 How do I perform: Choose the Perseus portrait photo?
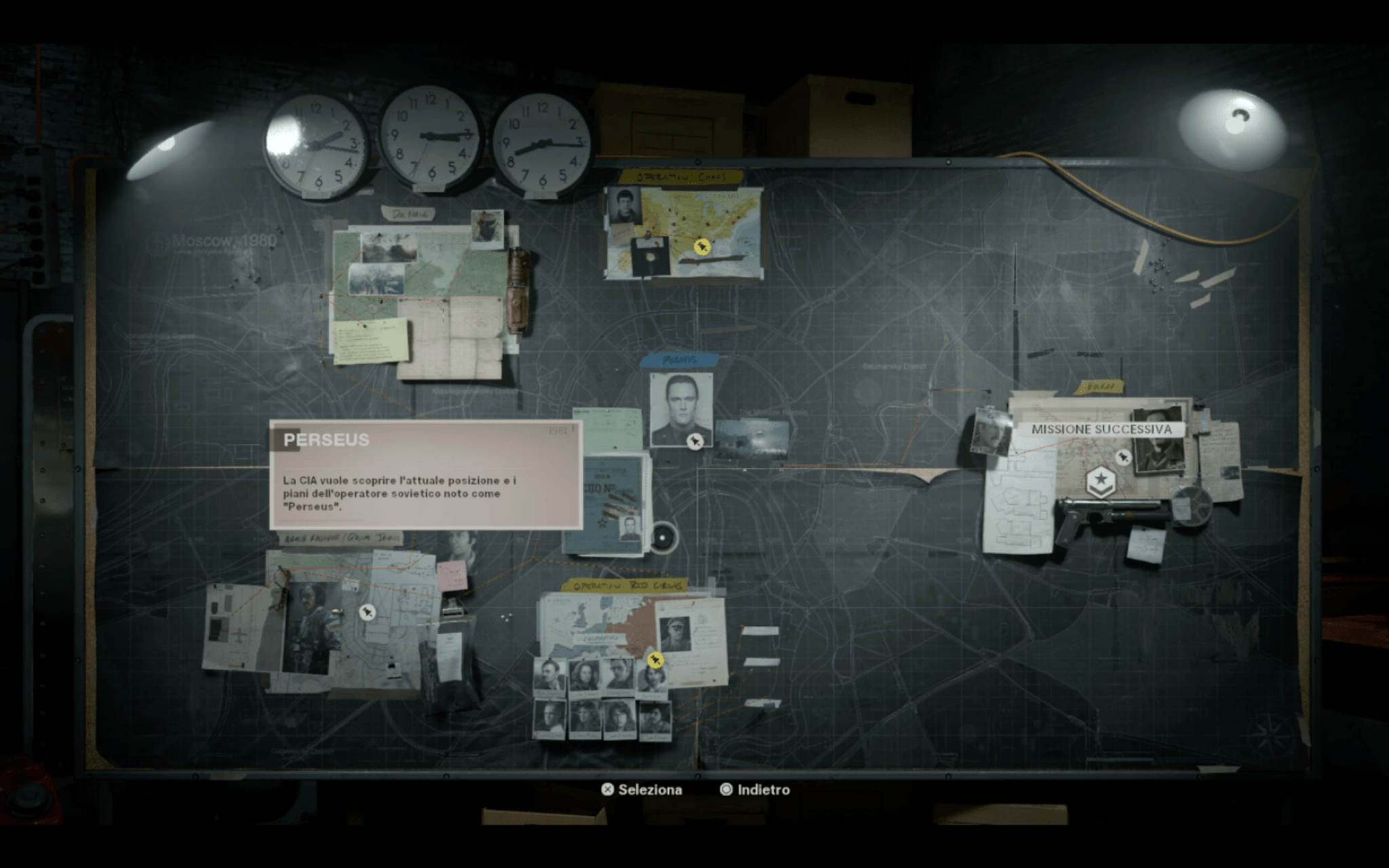point(680,408)
